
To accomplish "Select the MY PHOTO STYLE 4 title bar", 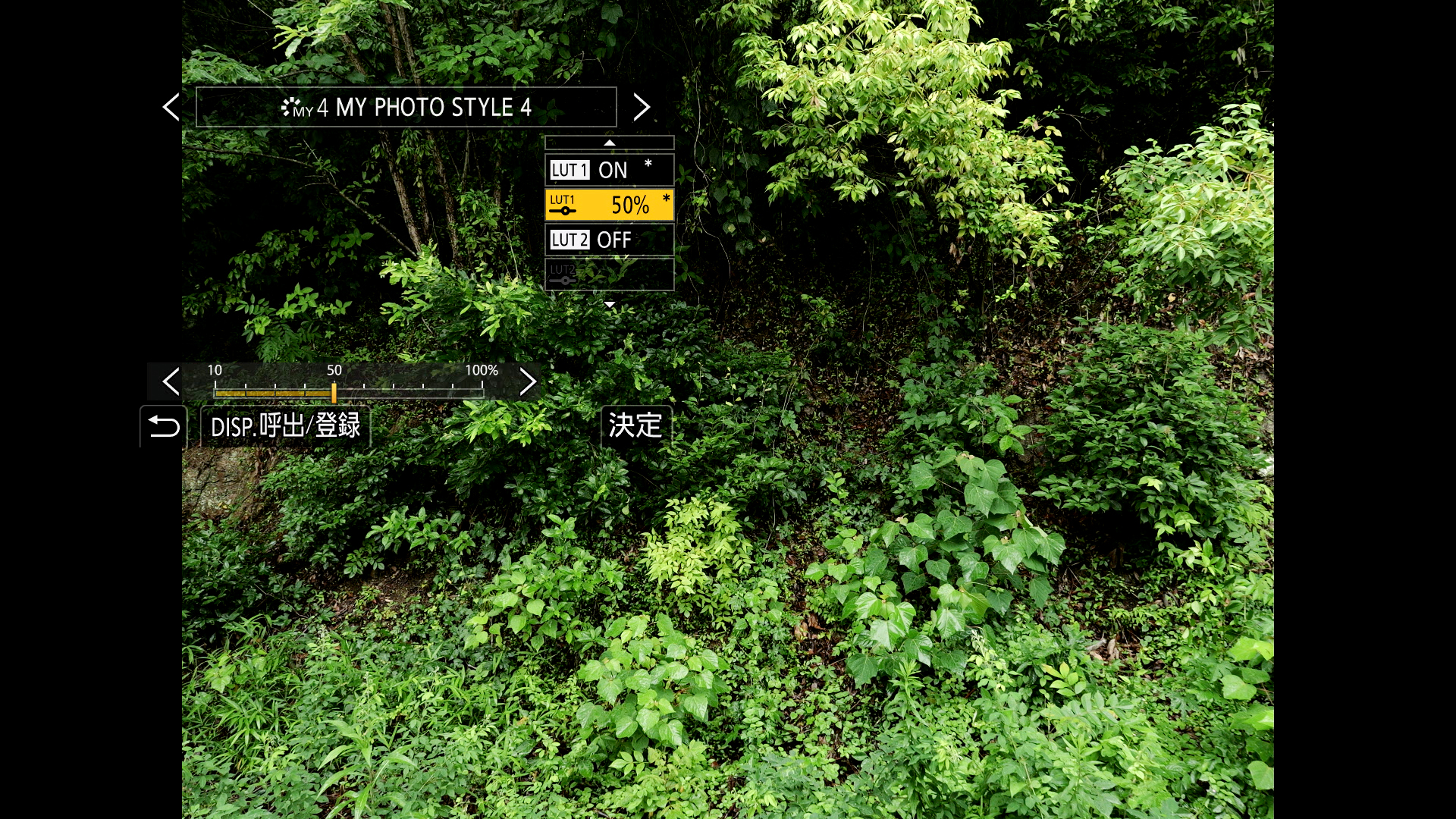I will pyautogui.click(x=406, y=107).
